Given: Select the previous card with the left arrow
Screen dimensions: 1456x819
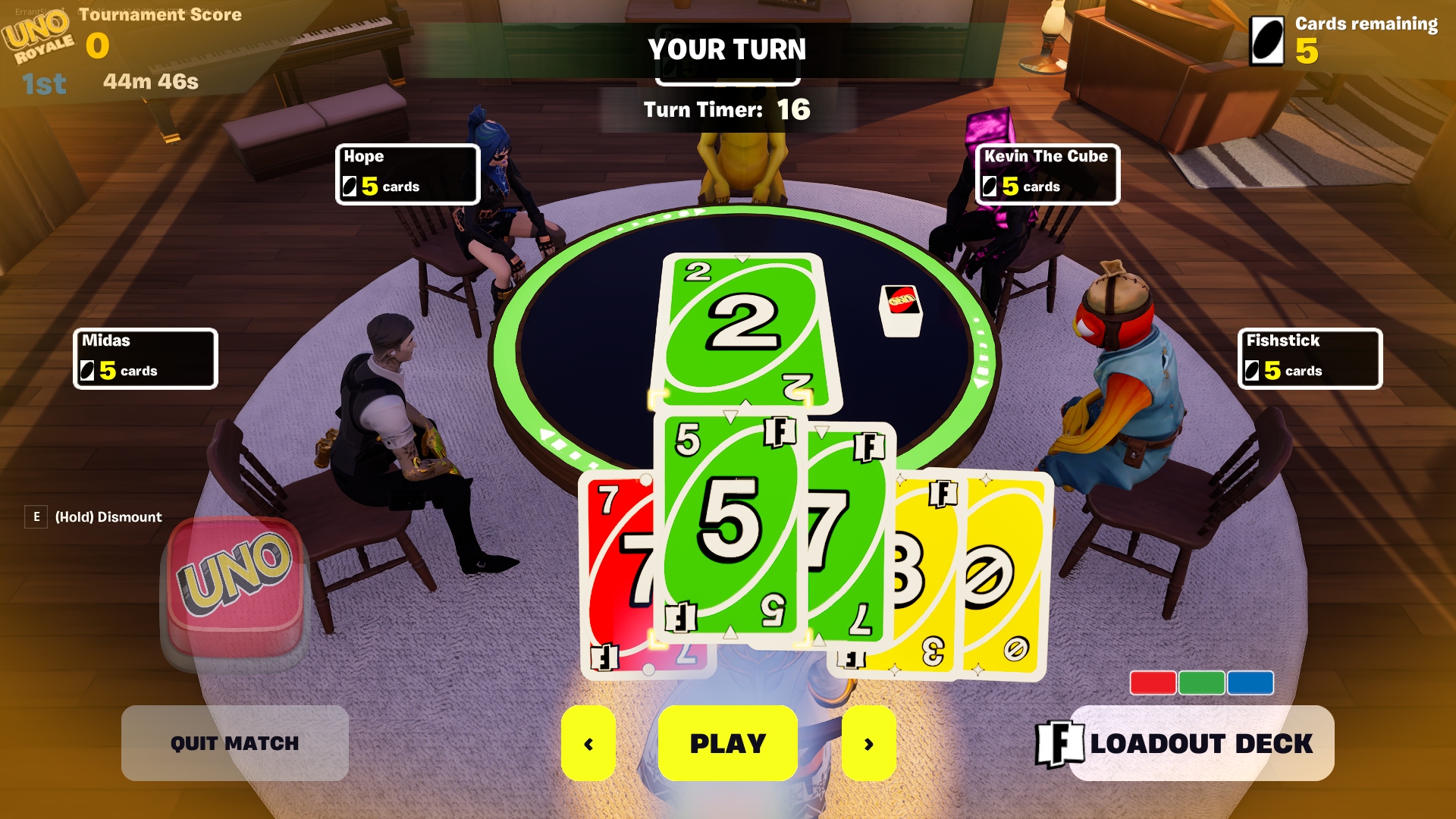Looking at the screenshot, I should [x=588, y=743].
